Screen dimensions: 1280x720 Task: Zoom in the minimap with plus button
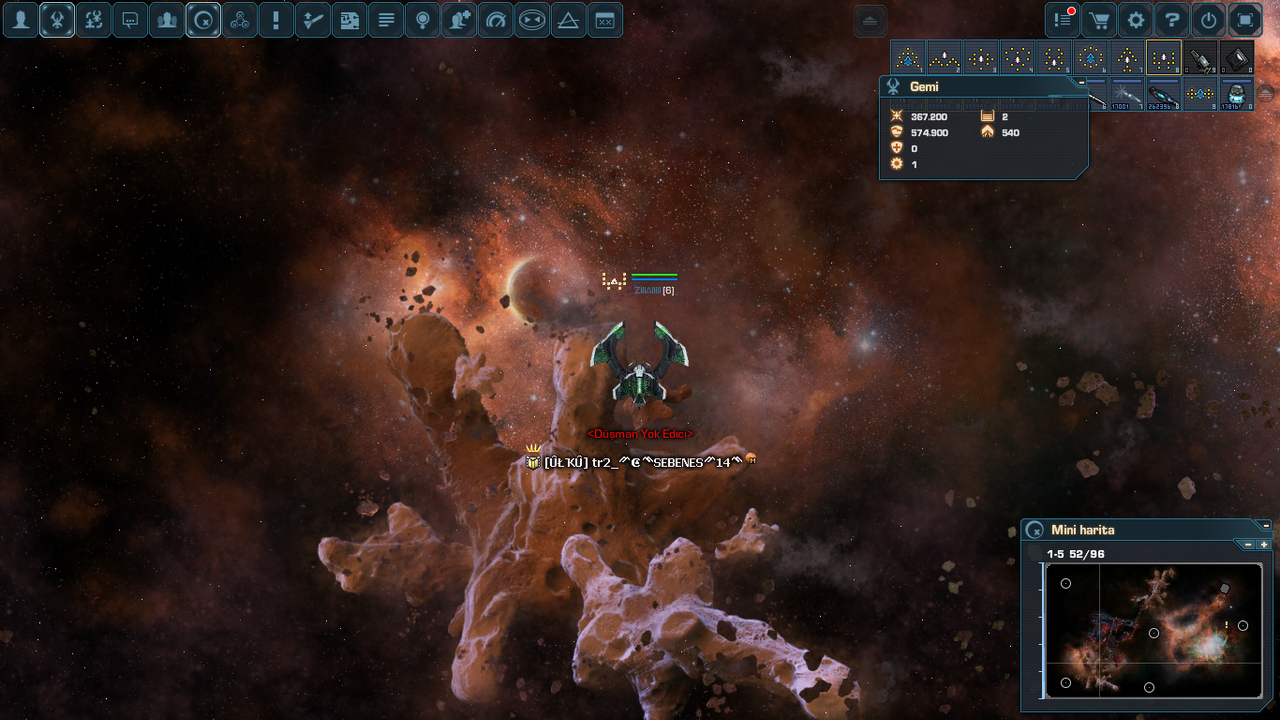pyautogui.click(x=1264, y=545)
